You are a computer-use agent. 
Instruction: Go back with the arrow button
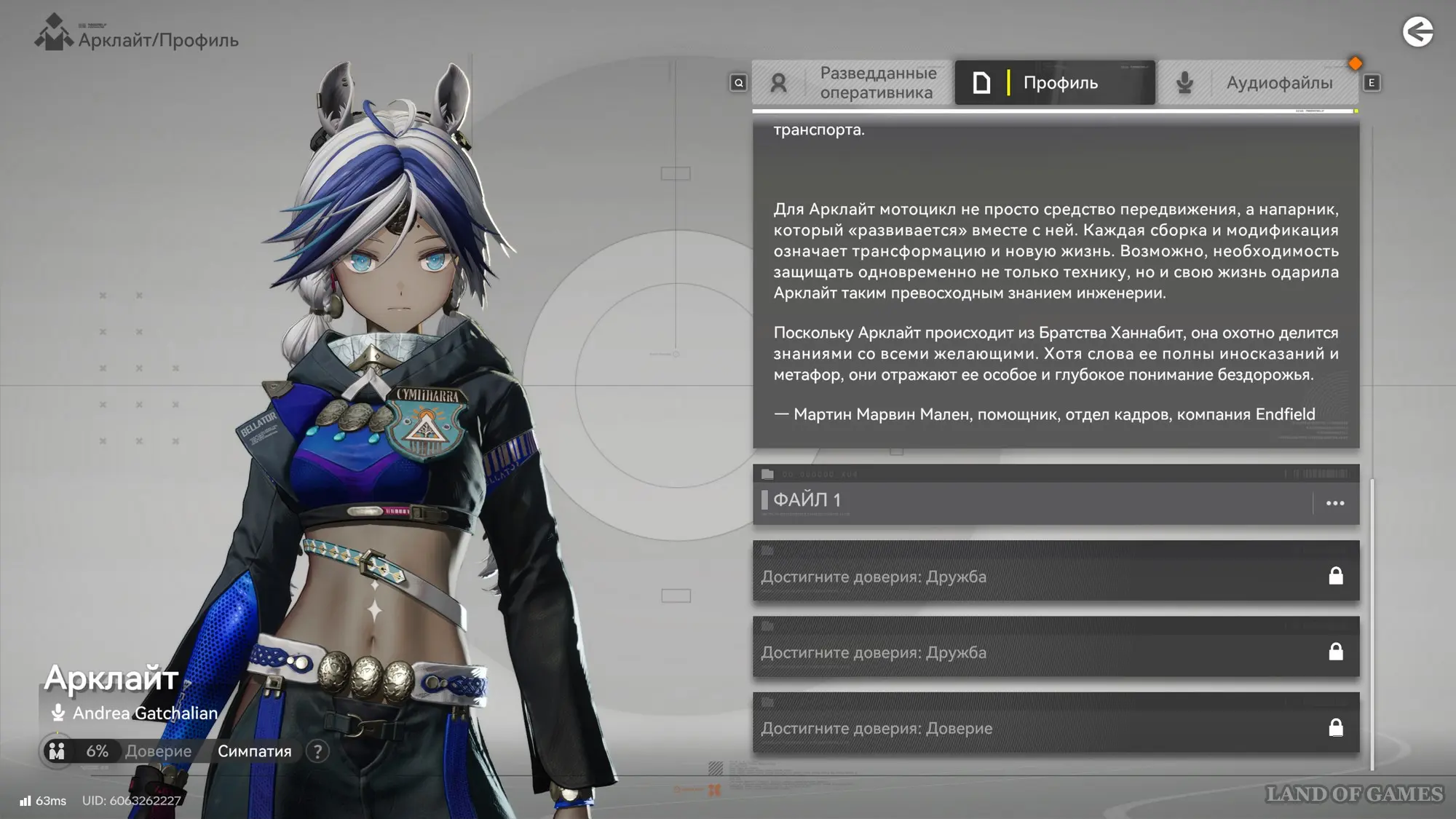click(x=1417, y=32)
